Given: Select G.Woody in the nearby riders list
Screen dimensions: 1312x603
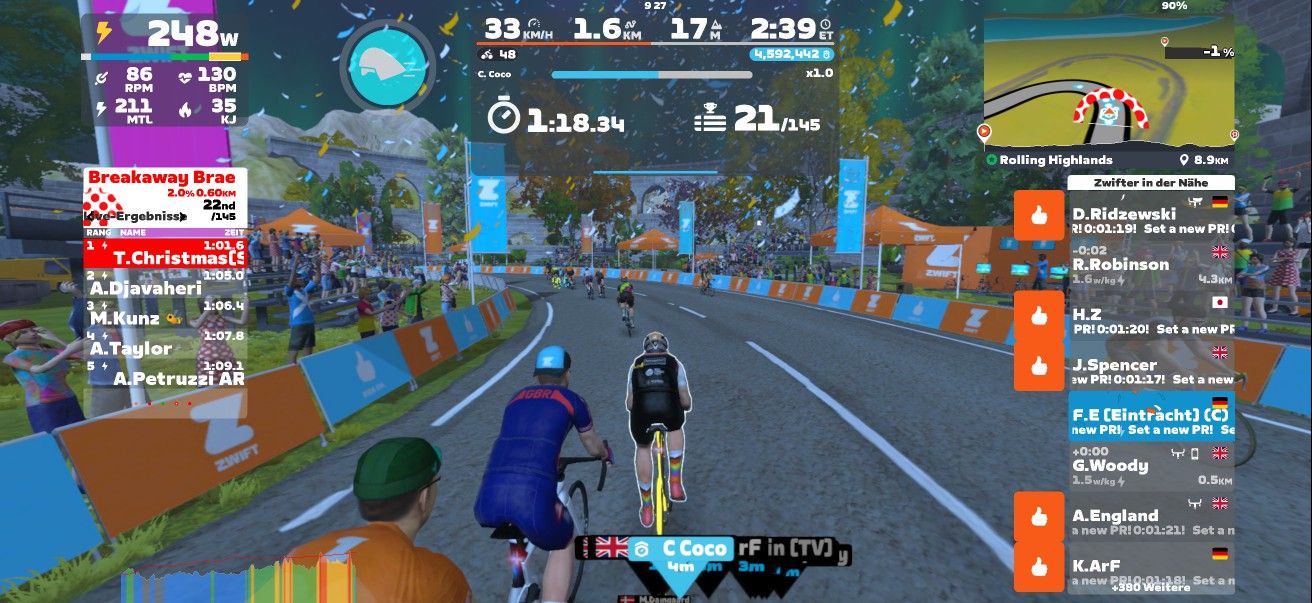Looking at the screenshot, I should point(1150,466).
